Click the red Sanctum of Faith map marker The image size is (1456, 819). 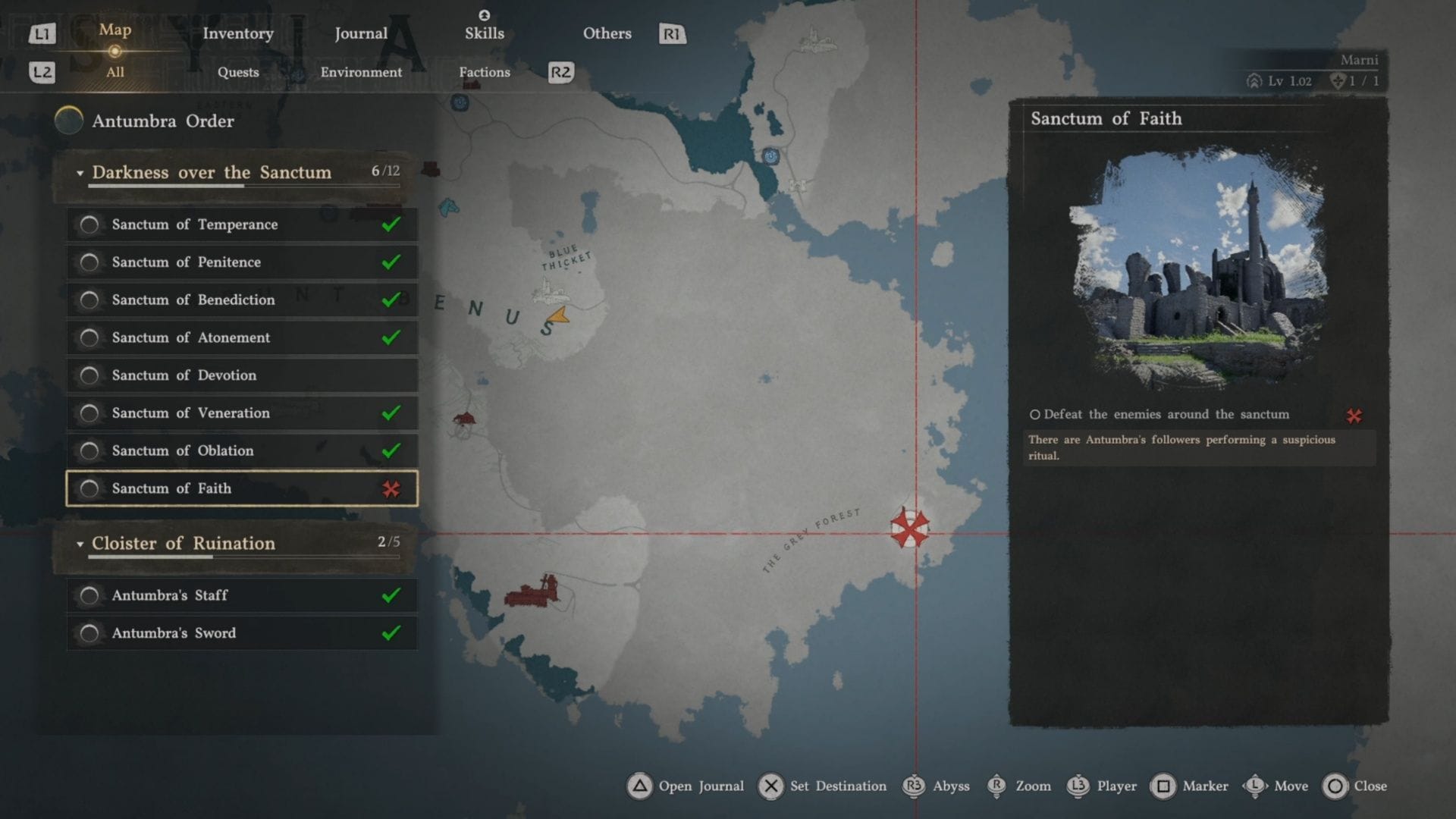tap(909, 528)
